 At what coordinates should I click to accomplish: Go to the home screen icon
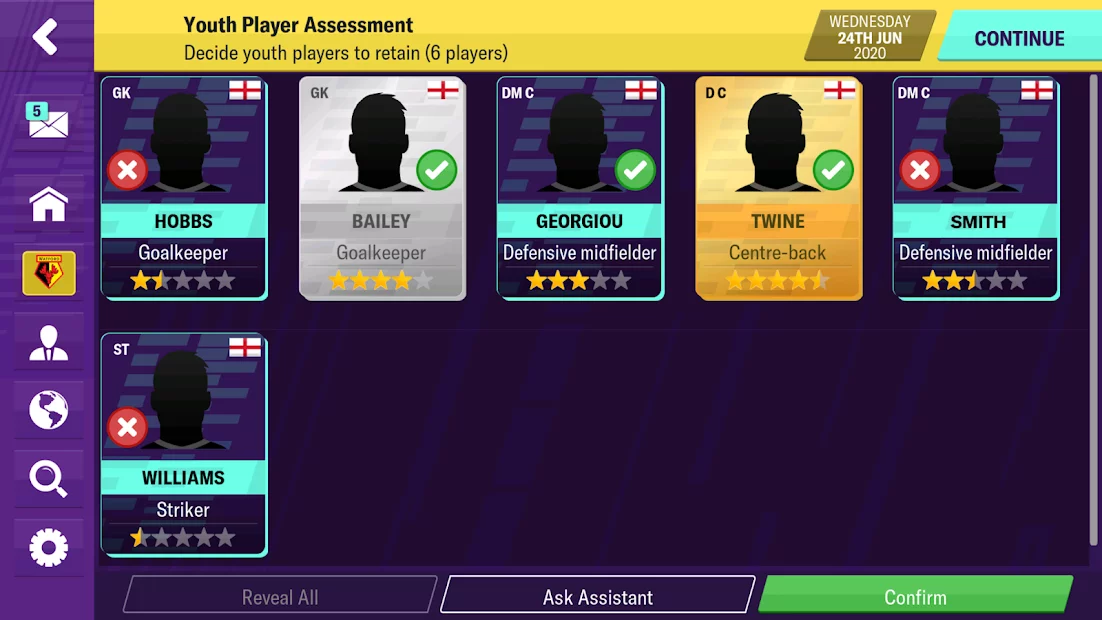coord(48,204)
